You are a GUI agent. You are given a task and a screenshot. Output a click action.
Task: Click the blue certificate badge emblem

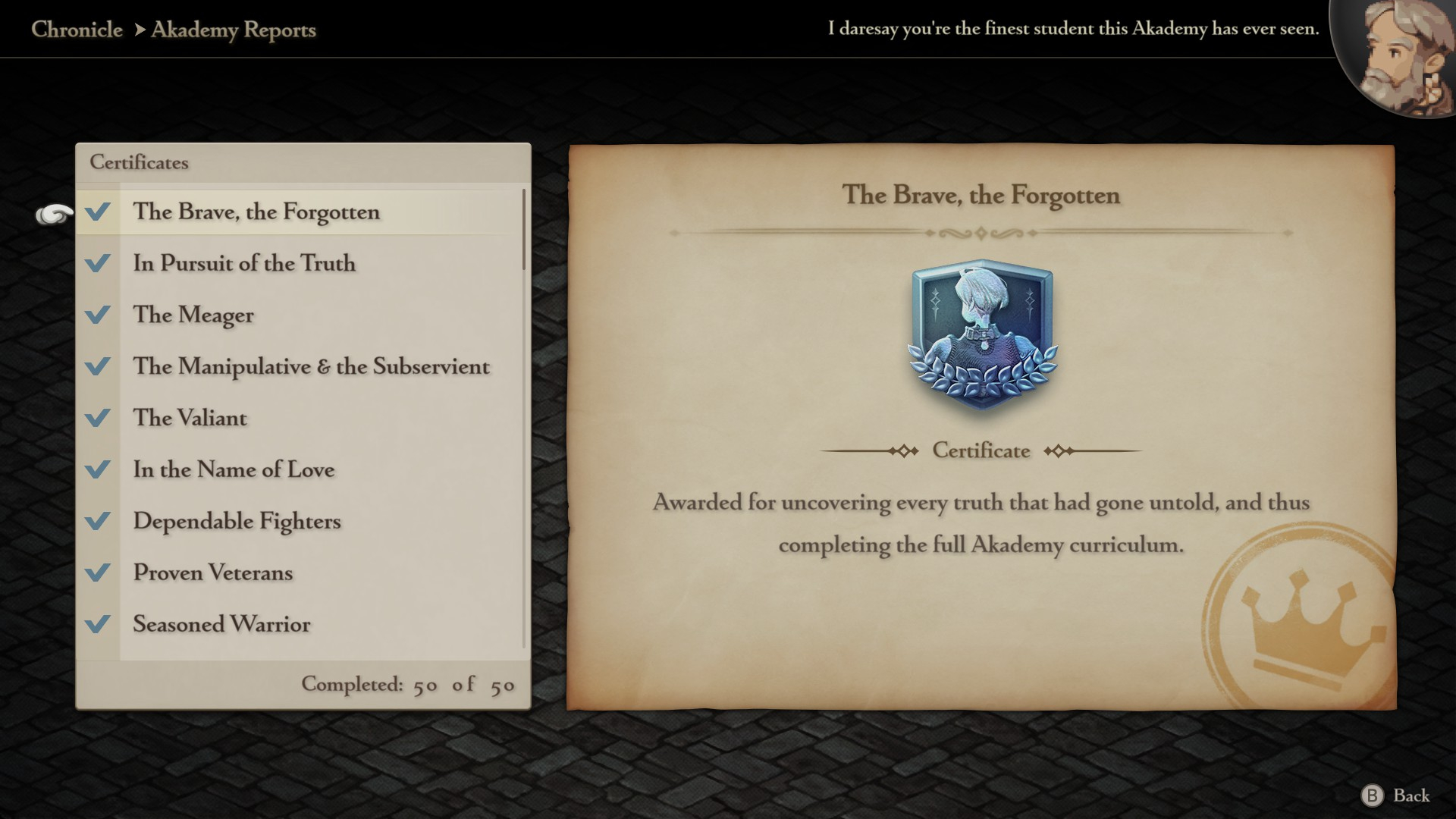pyautogui.click(x=981, y=335)
